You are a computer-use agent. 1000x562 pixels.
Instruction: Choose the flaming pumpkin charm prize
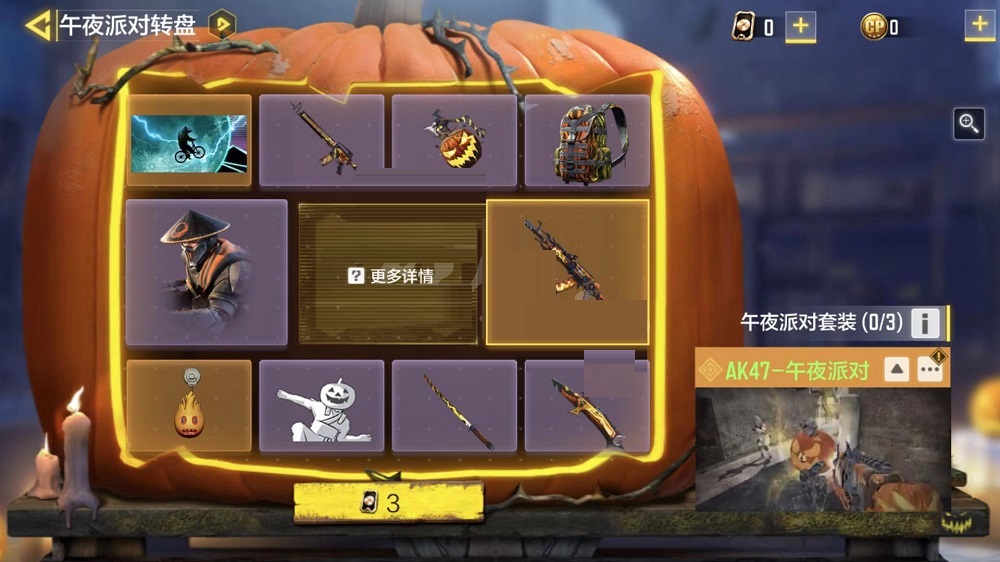coord(189,406)
